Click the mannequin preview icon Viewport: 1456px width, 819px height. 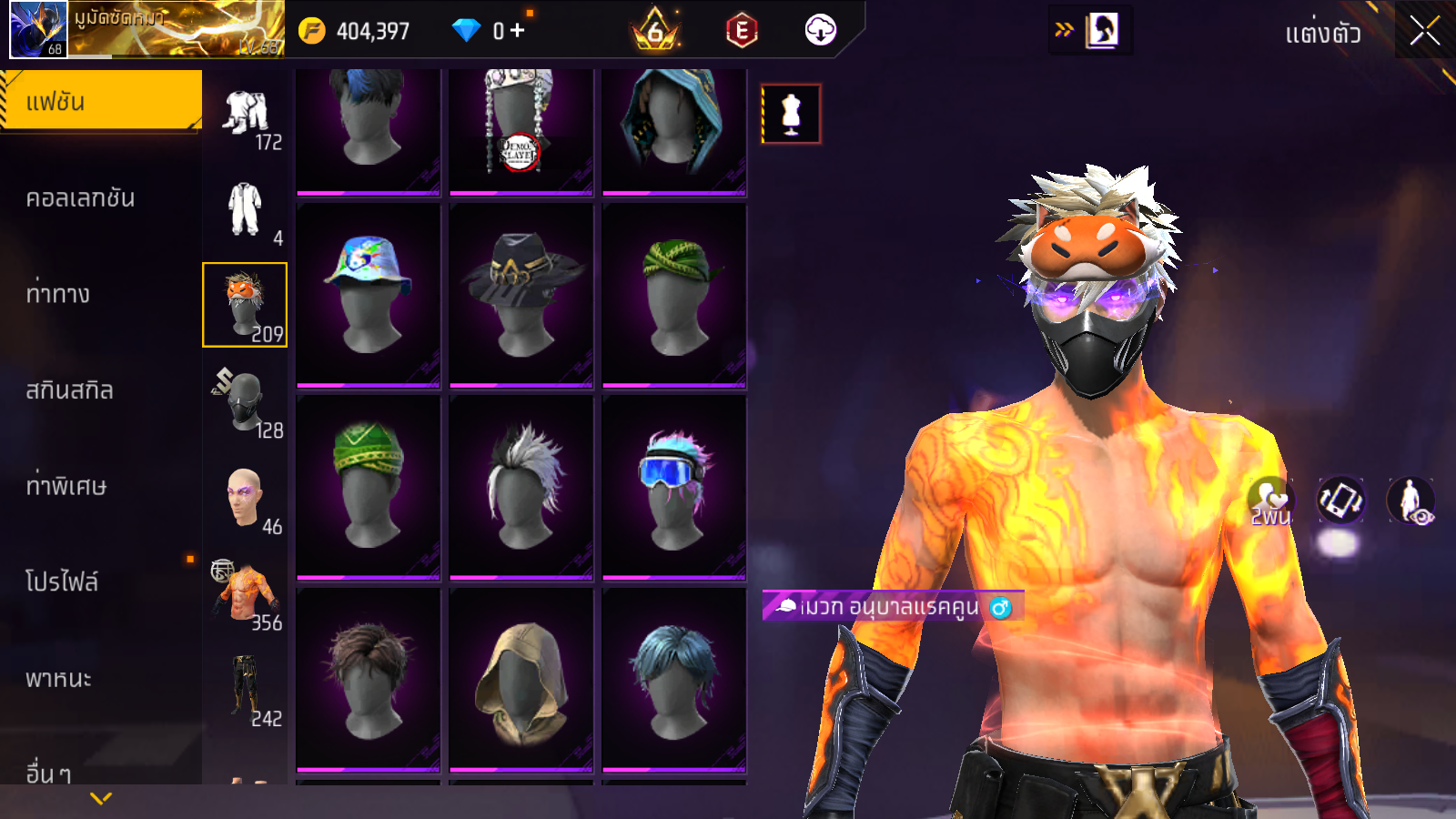[791, 115]
